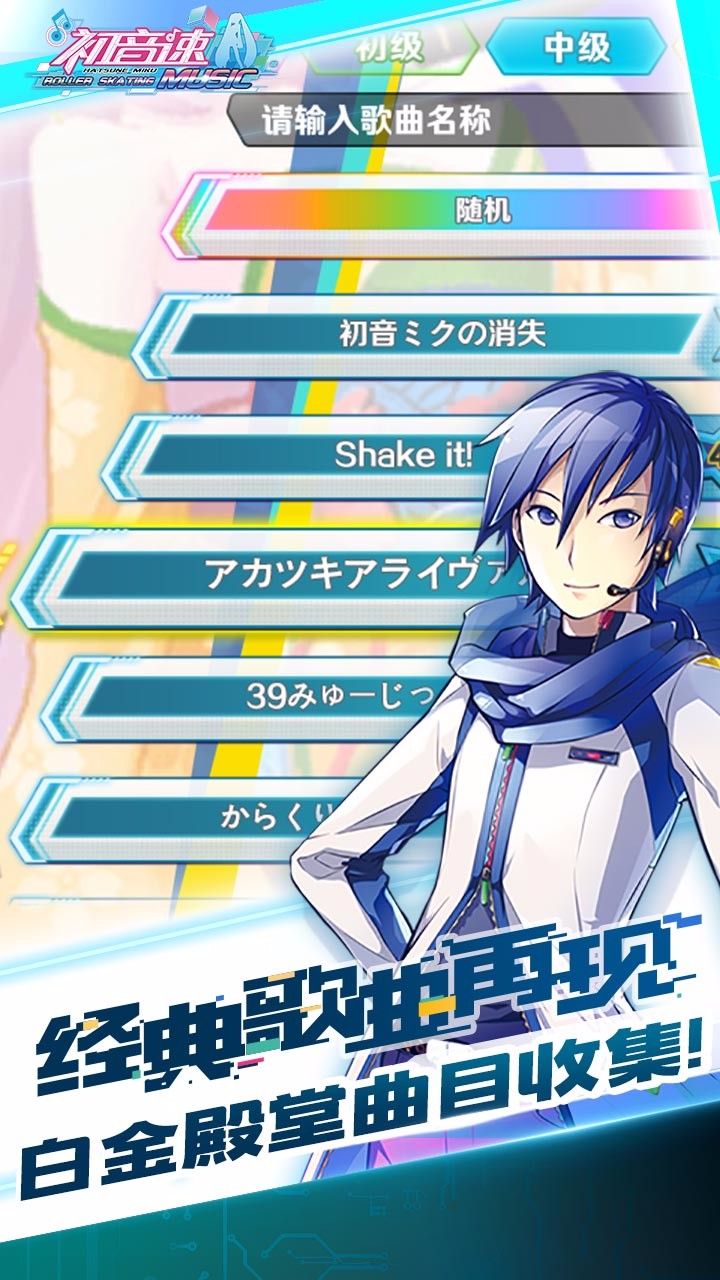The width and height of the screenshot is (720, 1280).
Task: Click the 请输入歌曲名称 song search field
Action: pyautogui.click(x=460, y=121)
